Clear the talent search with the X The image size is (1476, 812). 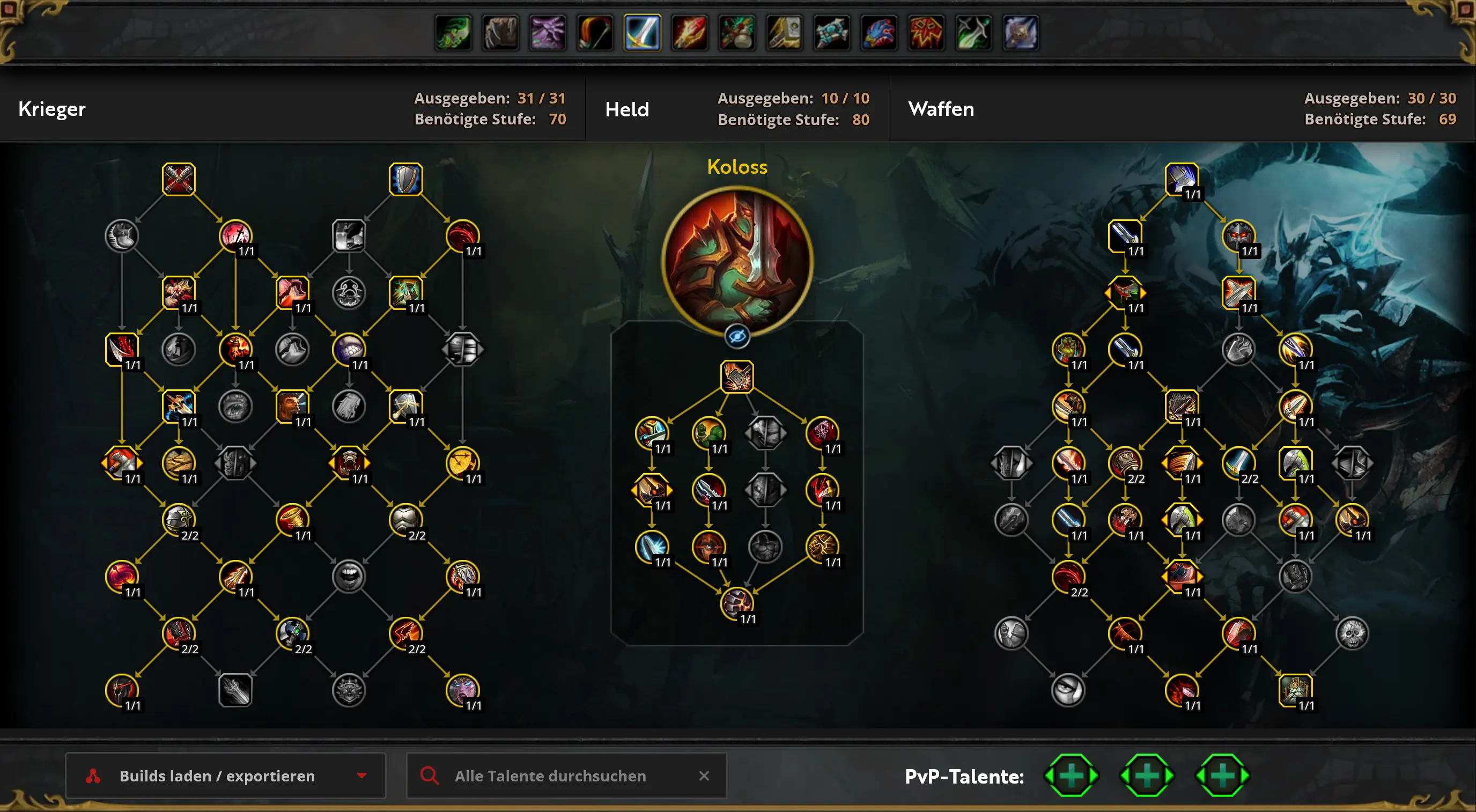[x=704, y=776]
